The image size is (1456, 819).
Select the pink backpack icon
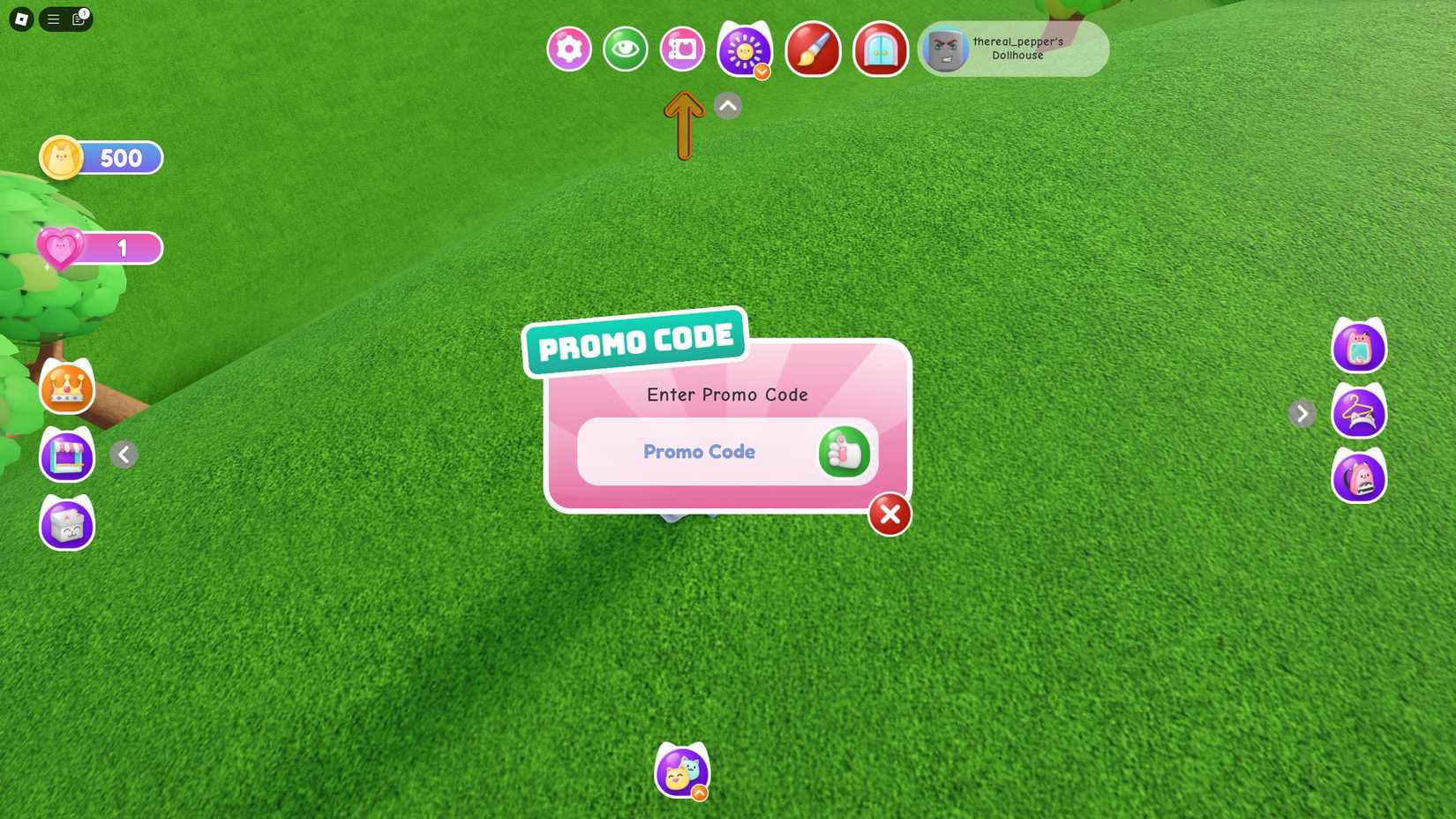(1360, 477)
